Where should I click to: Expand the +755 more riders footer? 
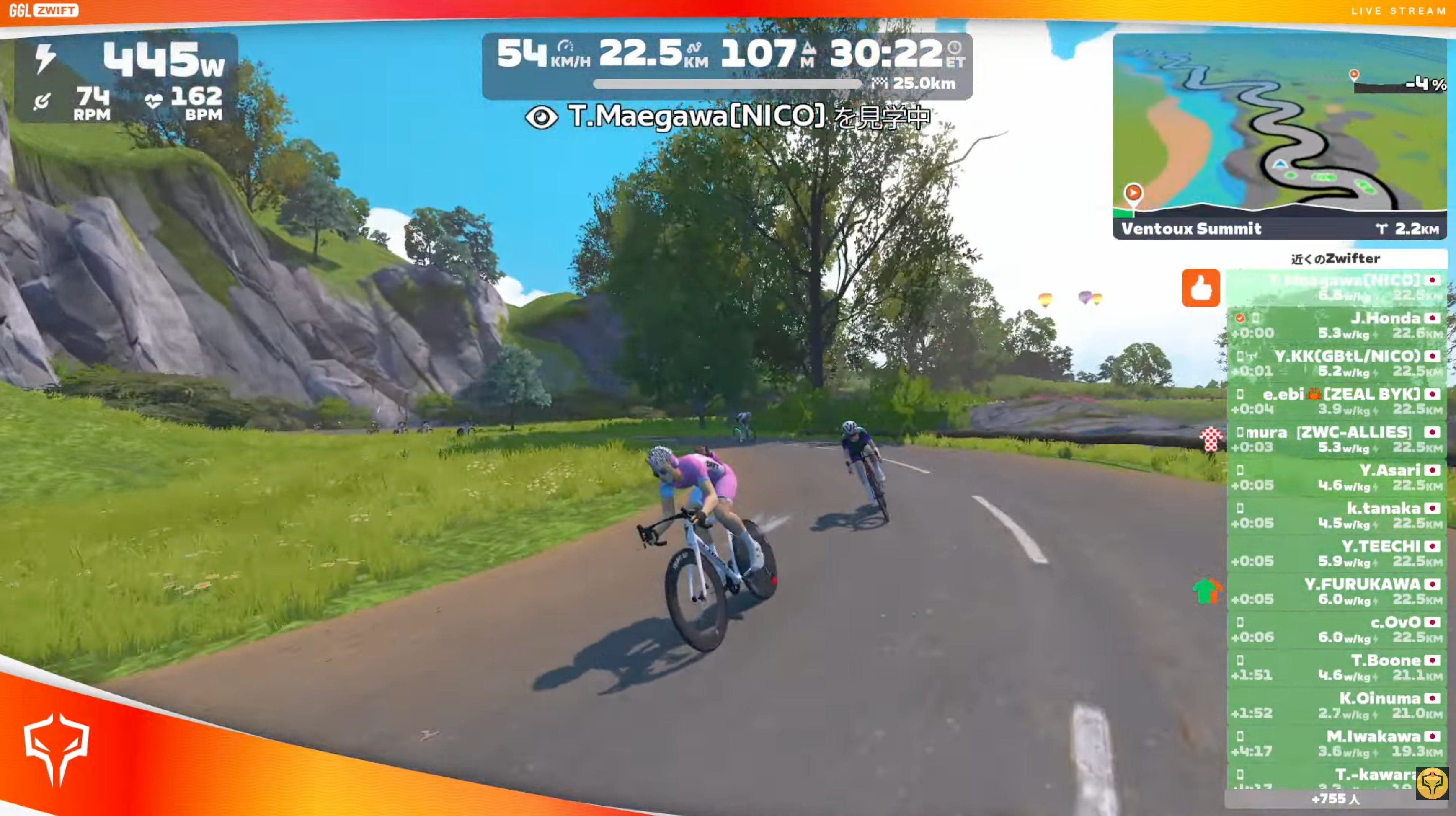pyautogui.click(x=1336, y=799)
